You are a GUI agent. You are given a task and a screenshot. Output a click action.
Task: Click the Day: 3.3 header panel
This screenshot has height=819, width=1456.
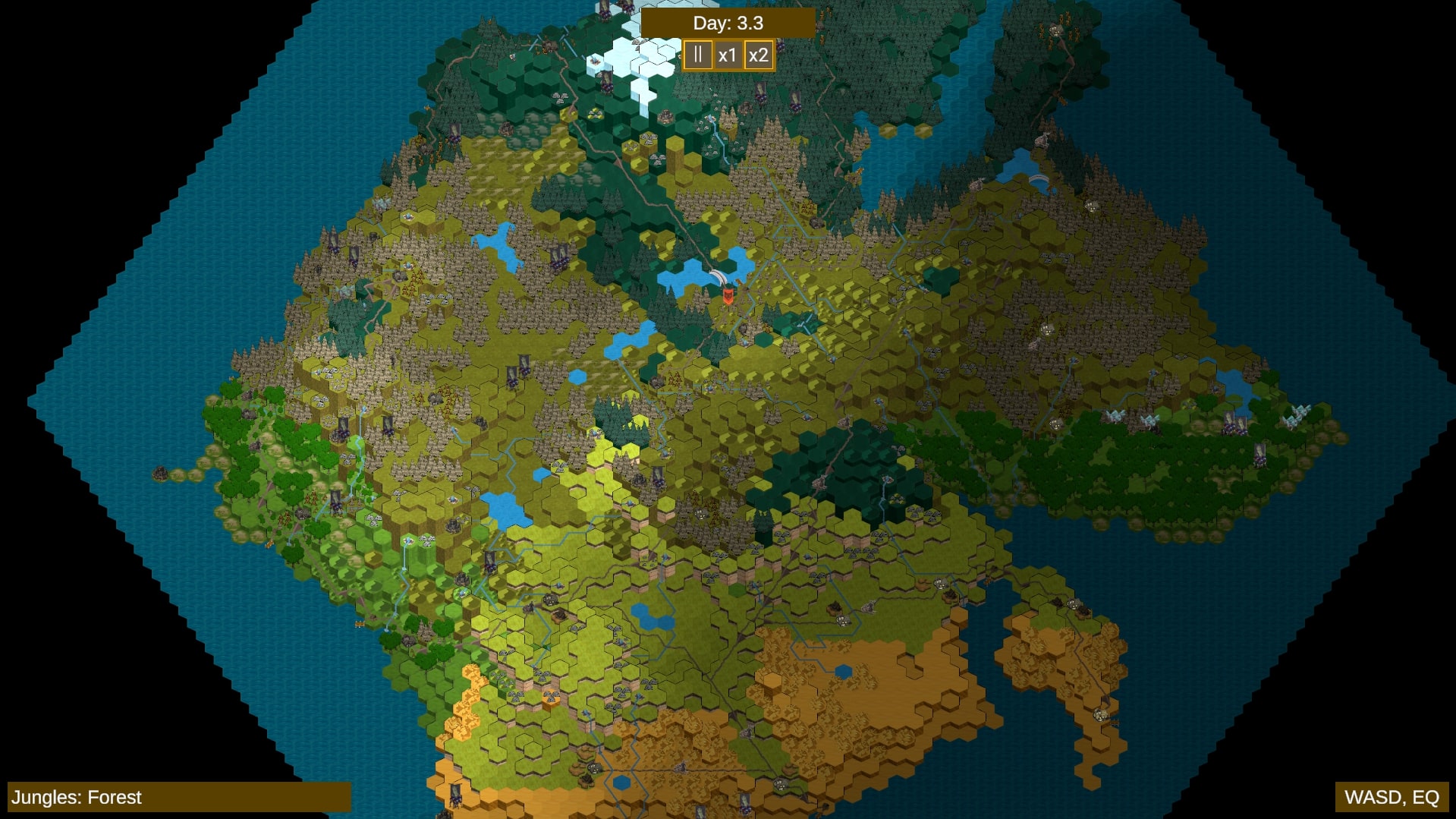(727, 23)
